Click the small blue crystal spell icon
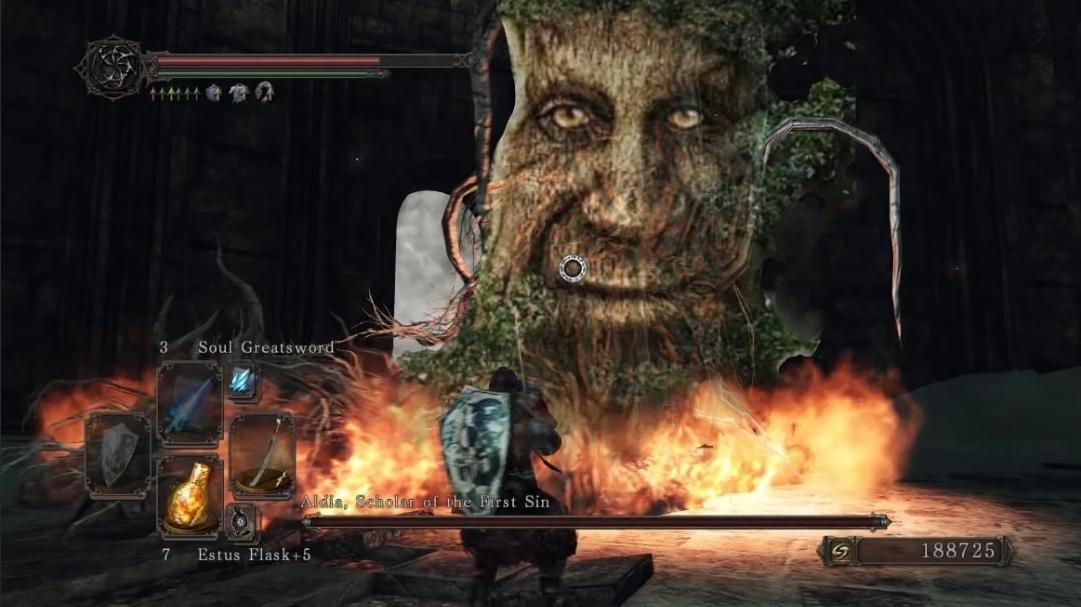 point(243,381)
